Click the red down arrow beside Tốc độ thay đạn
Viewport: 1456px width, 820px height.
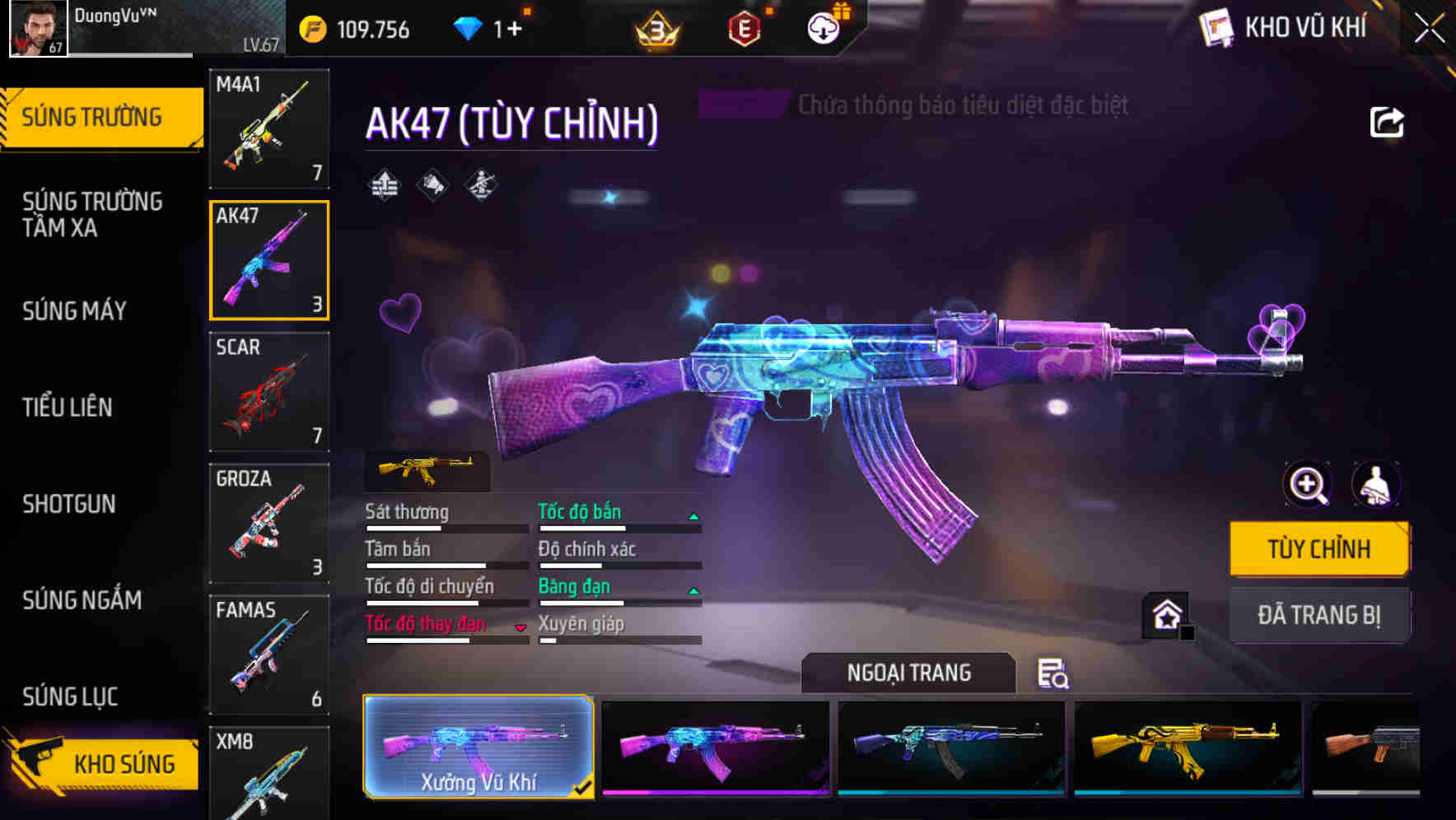coord(522,627)
